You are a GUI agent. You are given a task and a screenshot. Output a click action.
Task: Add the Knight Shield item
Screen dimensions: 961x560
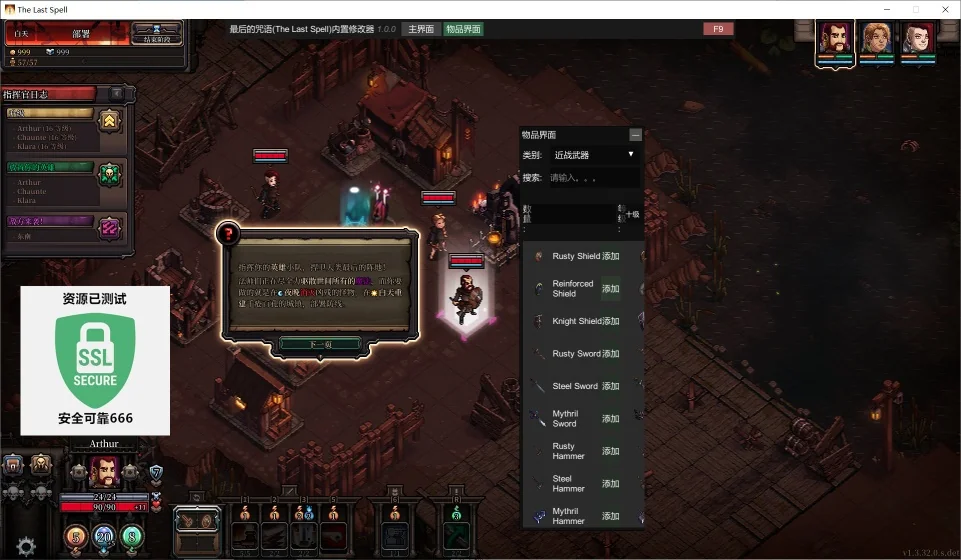point(611,322)
